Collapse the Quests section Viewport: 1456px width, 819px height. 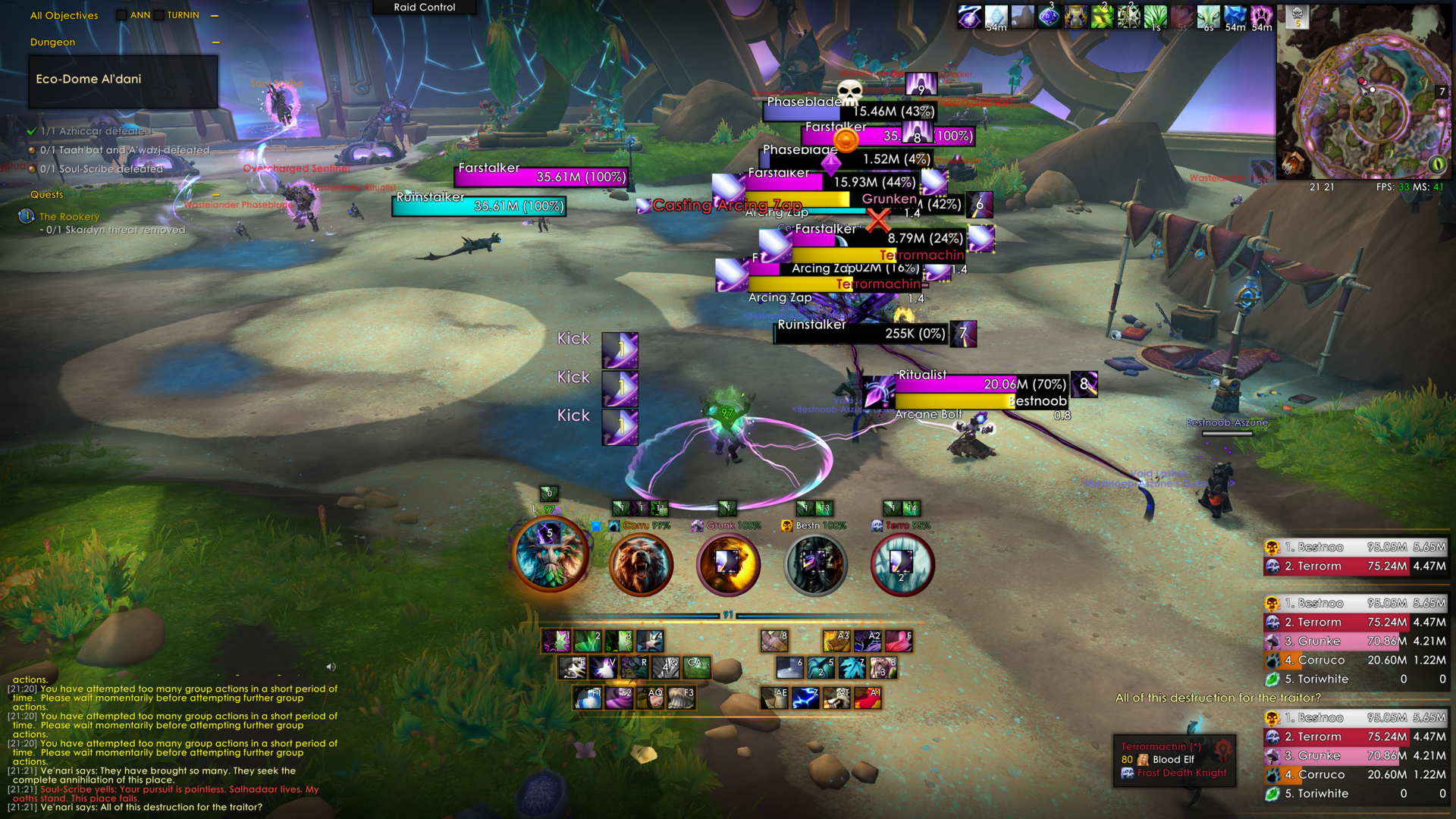click(215, 195)
